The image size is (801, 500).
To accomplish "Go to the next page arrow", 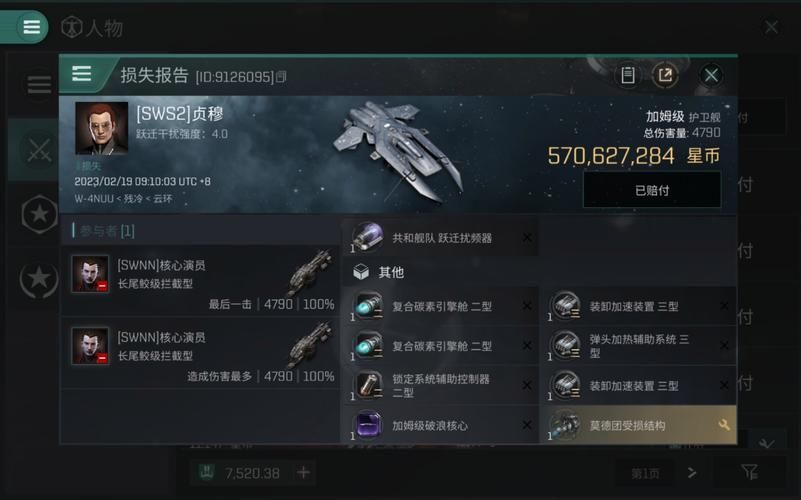I will tap(692, 472).
